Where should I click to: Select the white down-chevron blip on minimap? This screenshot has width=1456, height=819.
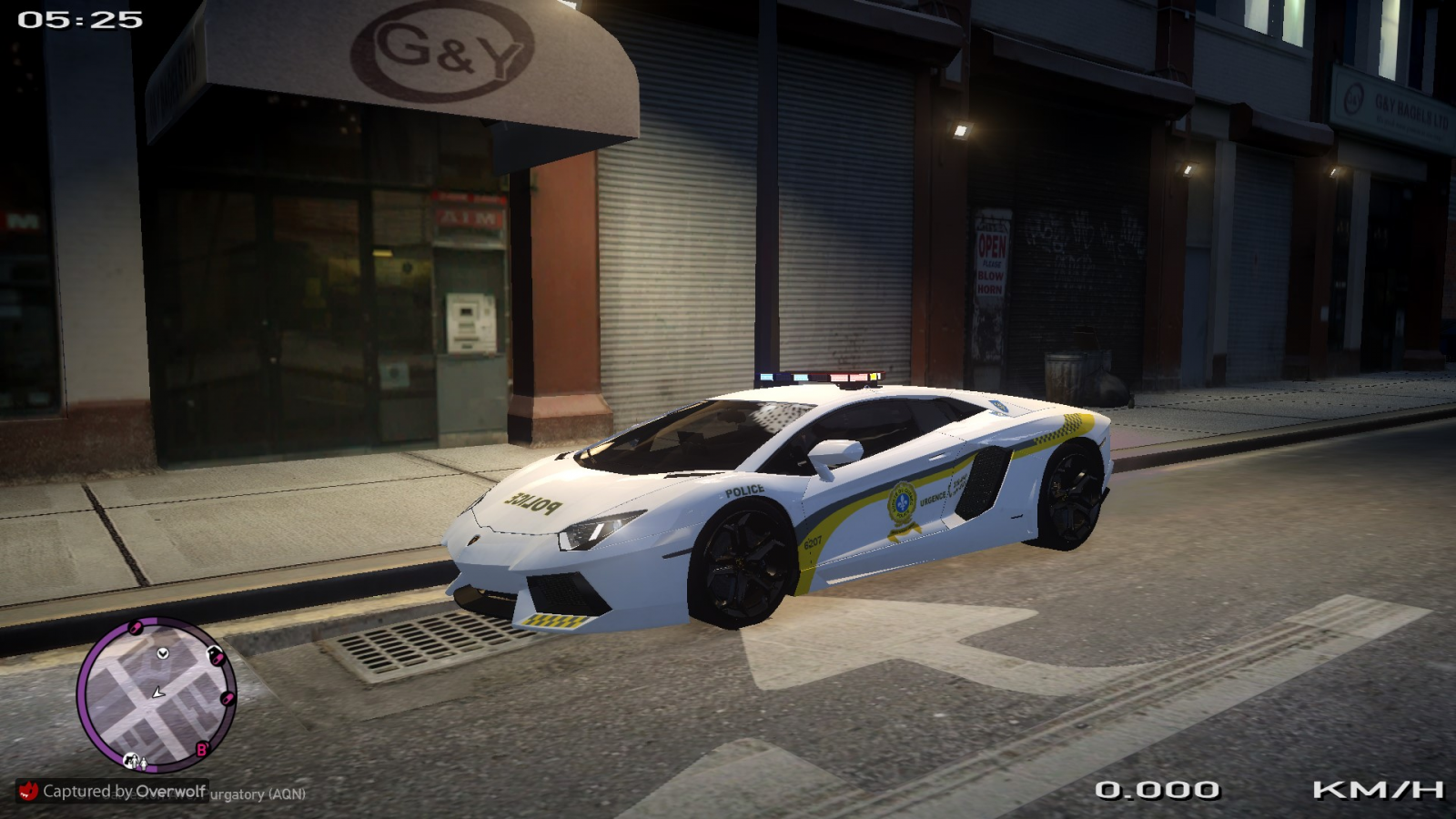point(163,653)
